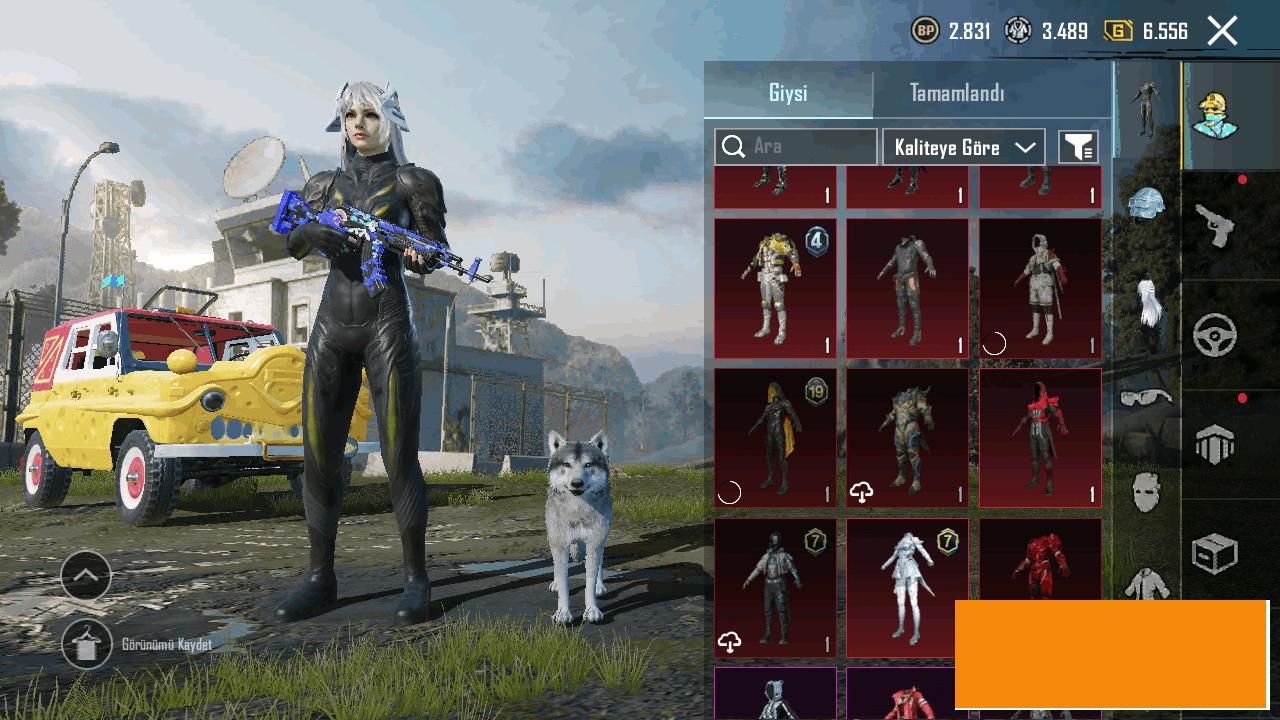This screenshot has width=1280, height=720.
Task: Select the white hooded outfit tile
Action: [x=1040, y=288]
